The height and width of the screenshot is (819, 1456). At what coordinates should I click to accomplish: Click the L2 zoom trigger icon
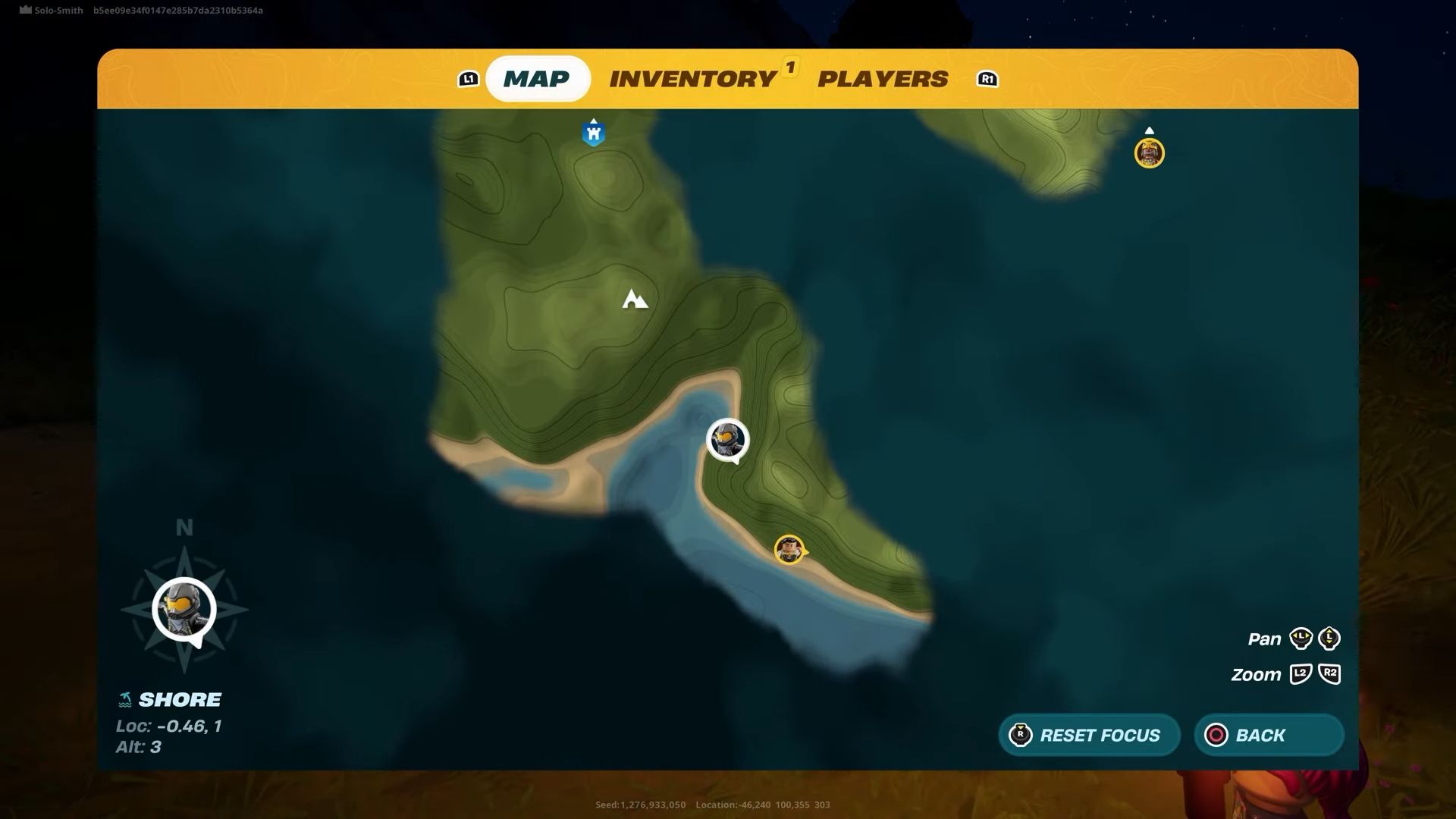coord(1301,674)
